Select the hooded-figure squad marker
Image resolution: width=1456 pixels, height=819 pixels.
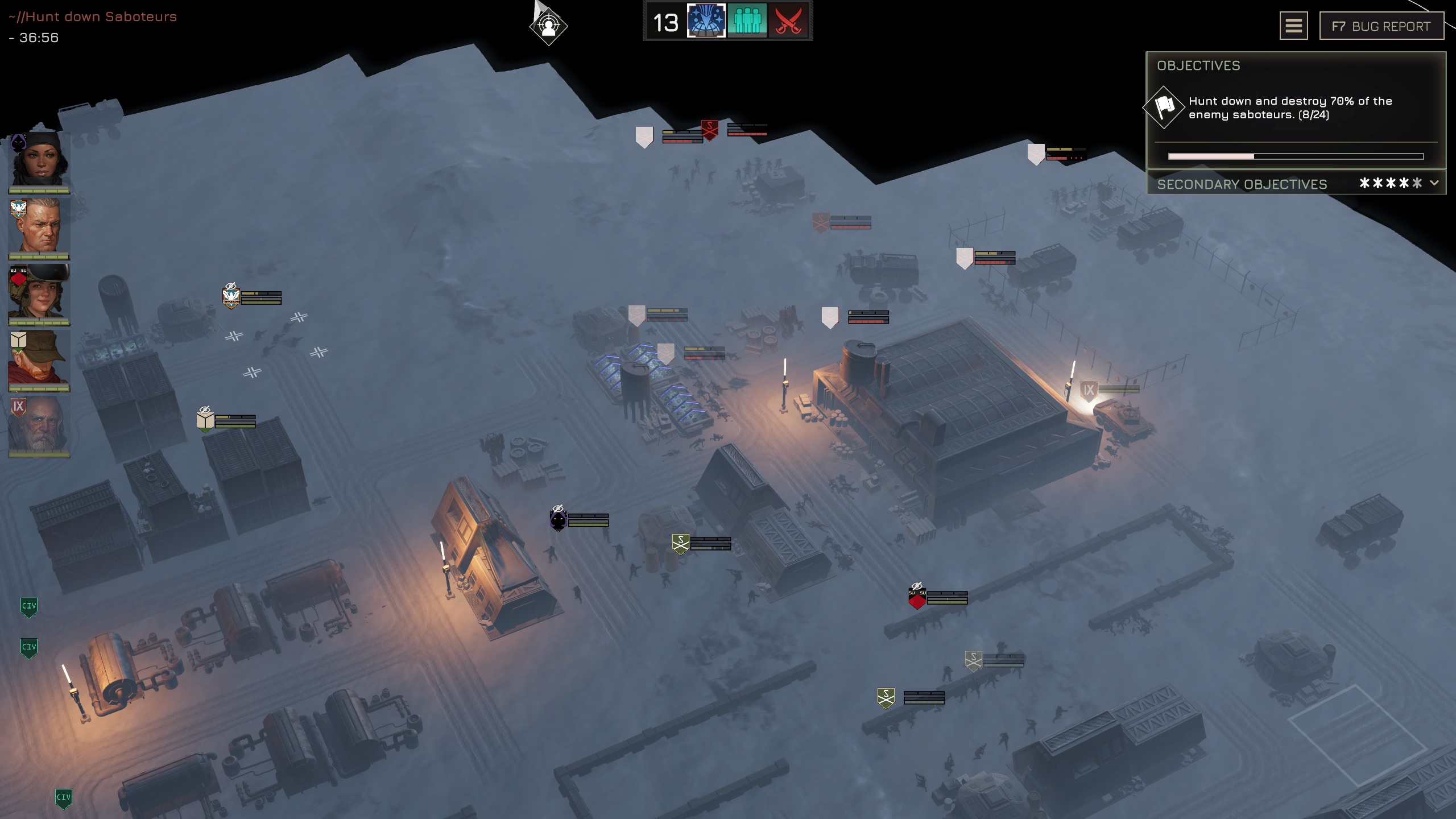coord(559,519)
